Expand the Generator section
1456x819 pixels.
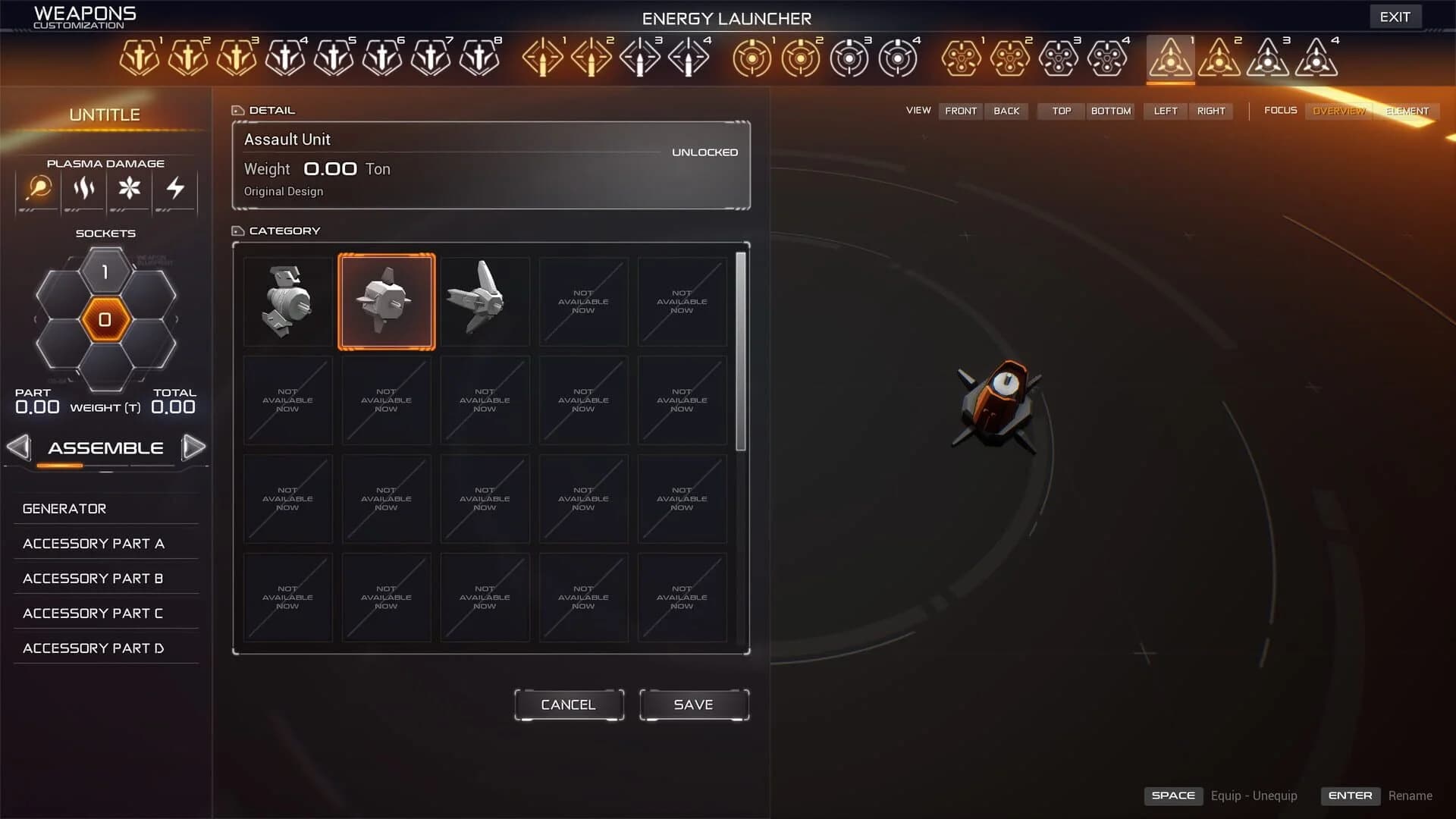[64, 508]
